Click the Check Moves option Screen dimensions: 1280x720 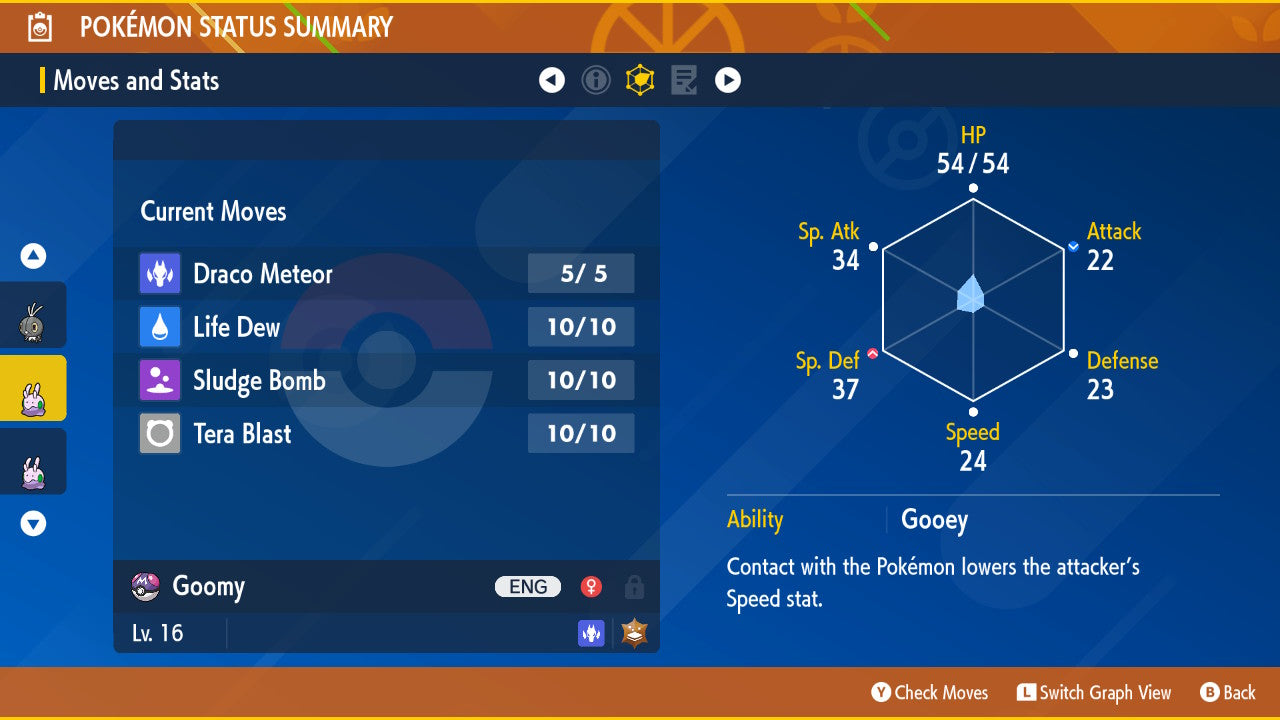(930, 693)
